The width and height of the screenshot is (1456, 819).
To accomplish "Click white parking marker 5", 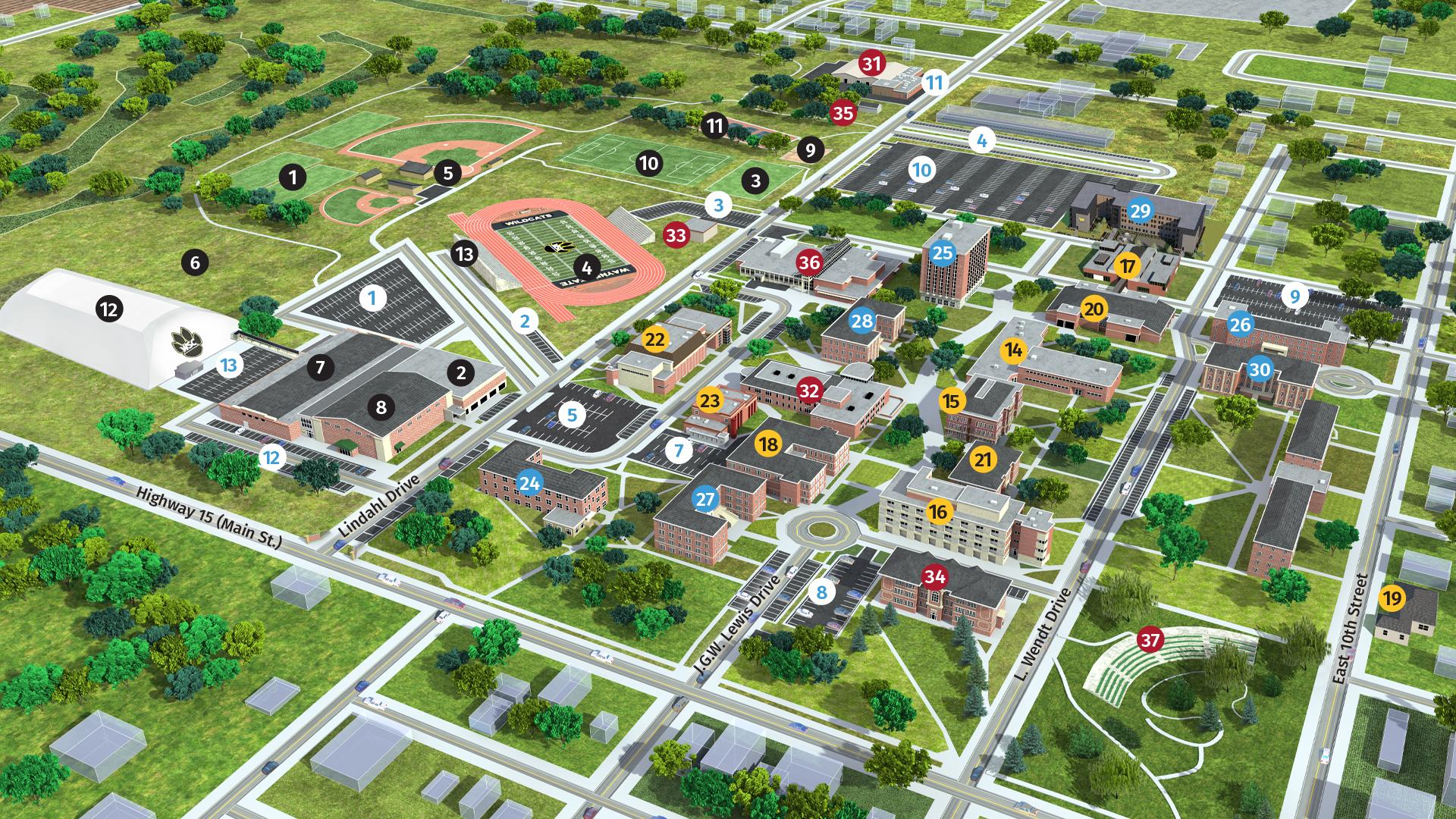I will tap(572, 414).
